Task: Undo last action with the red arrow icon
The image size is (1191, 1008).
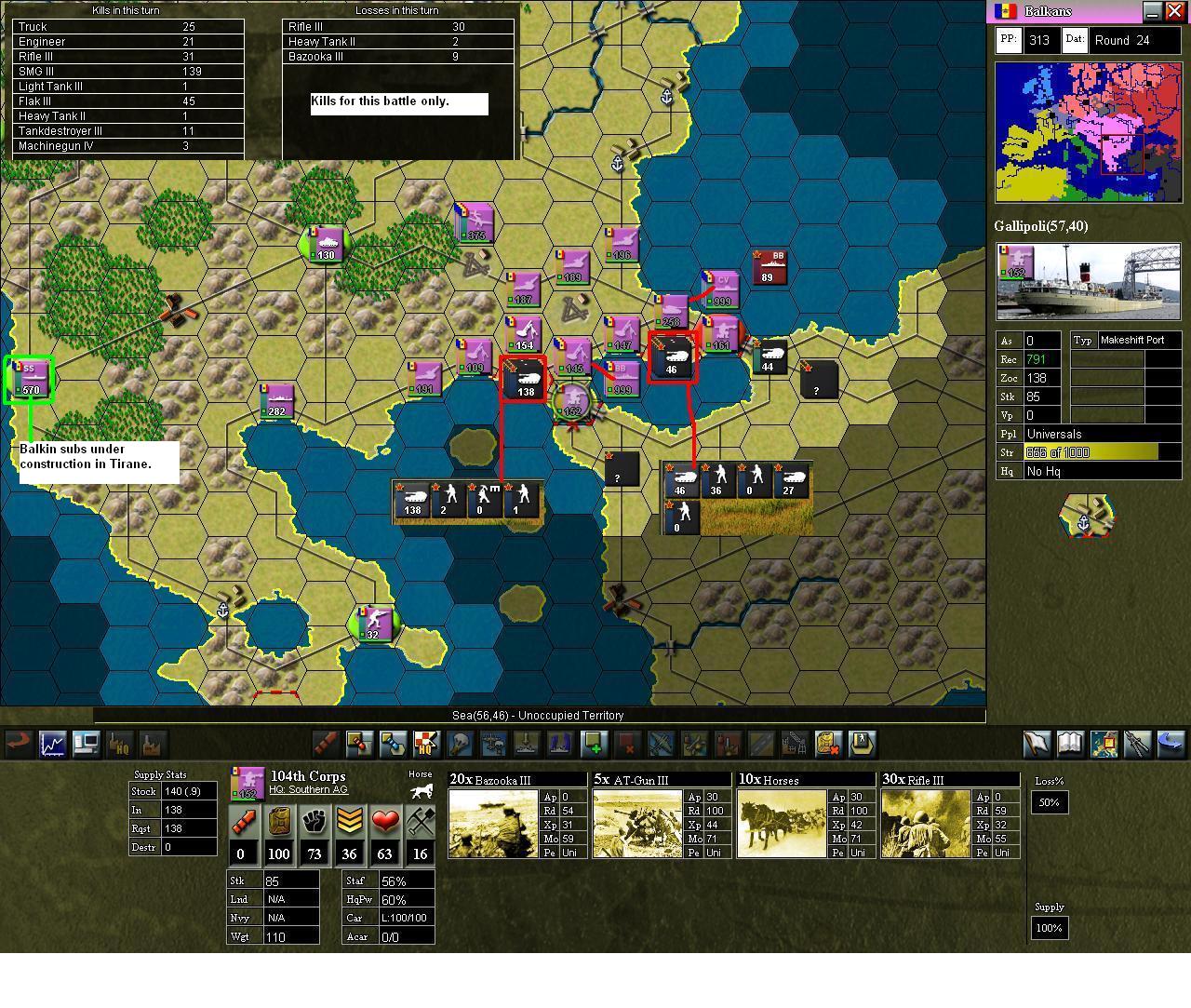Action: [x=17, y=745]
